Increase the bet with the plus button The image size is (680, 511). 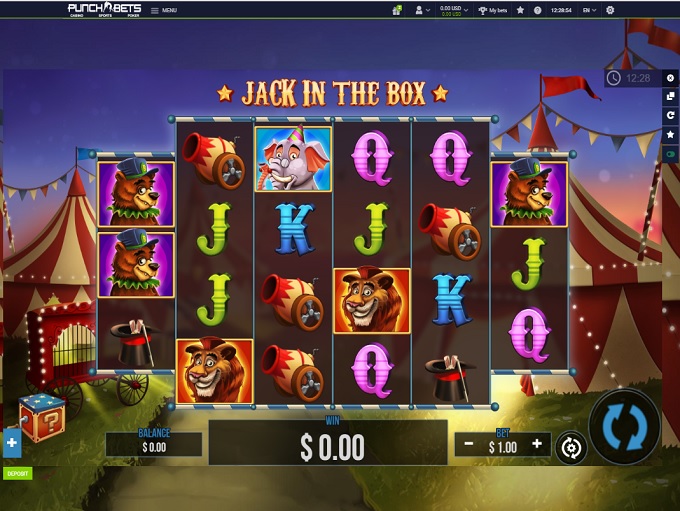coord(537,443)
